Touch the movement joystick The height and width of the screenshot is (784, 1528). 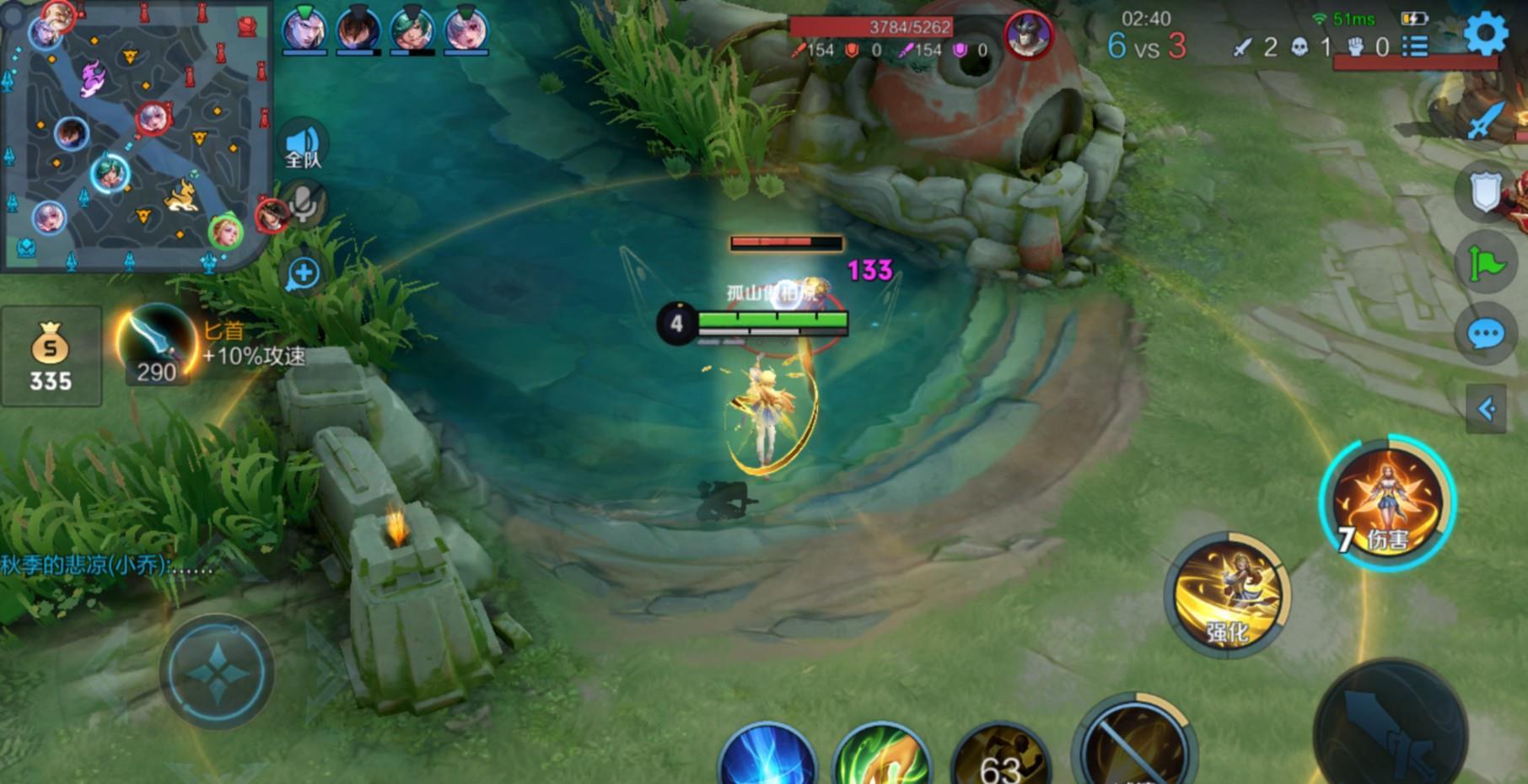point(217,672)
